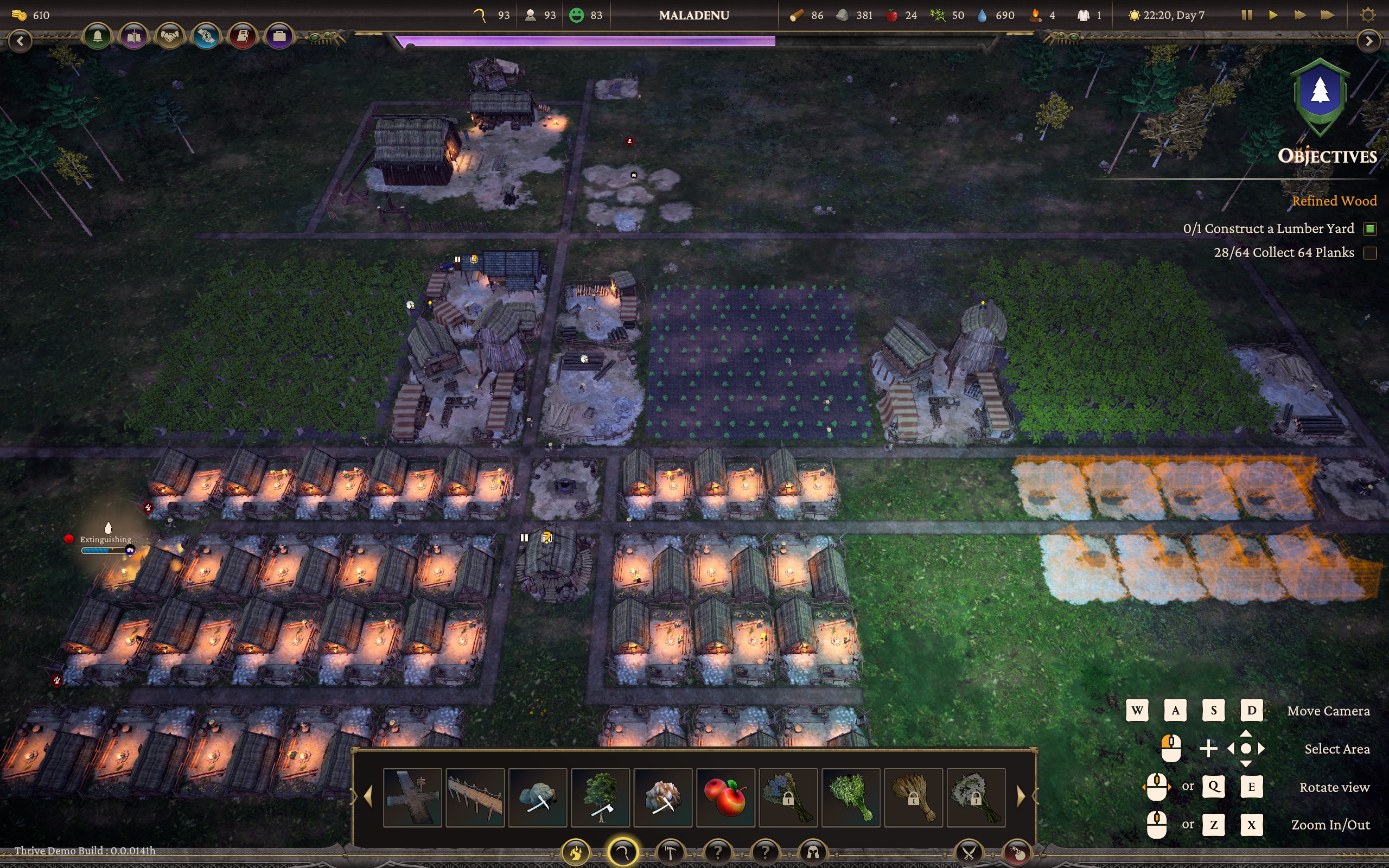Choose the wooden bridge build option
This screenshot has width=1389, height=868.
pyautogui.click(x=475, y=797)
